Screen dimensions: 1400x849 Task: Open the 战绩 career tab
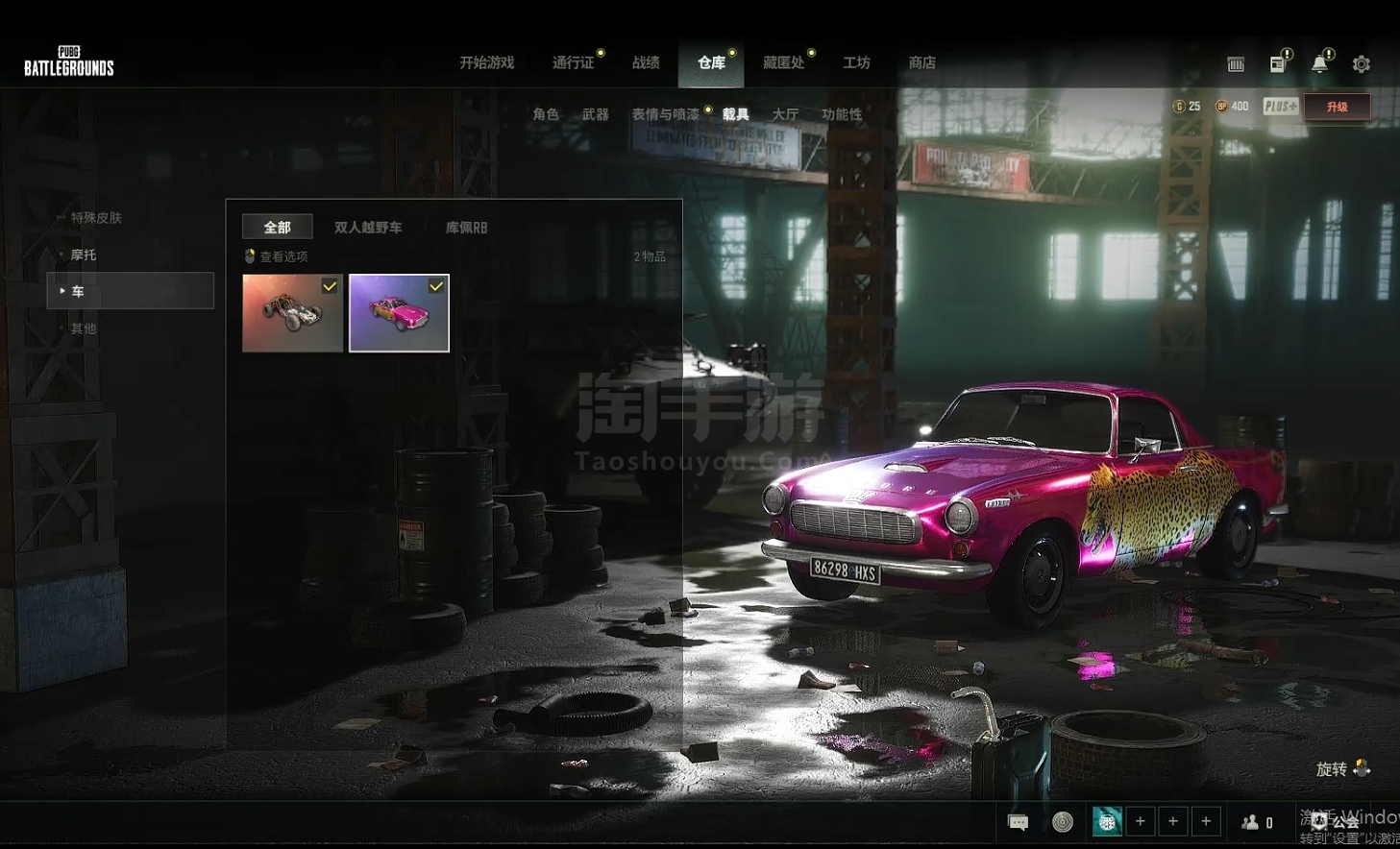[x=646, y=62]
